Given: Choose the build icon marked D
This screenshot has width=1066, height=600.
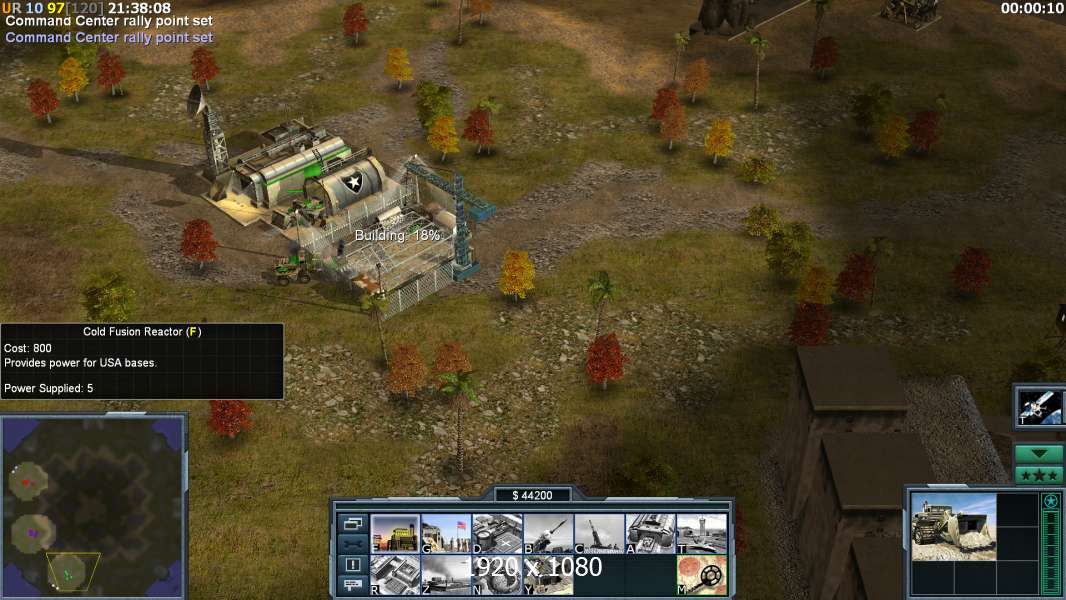Looking at the screenshot, I should 497,533.
